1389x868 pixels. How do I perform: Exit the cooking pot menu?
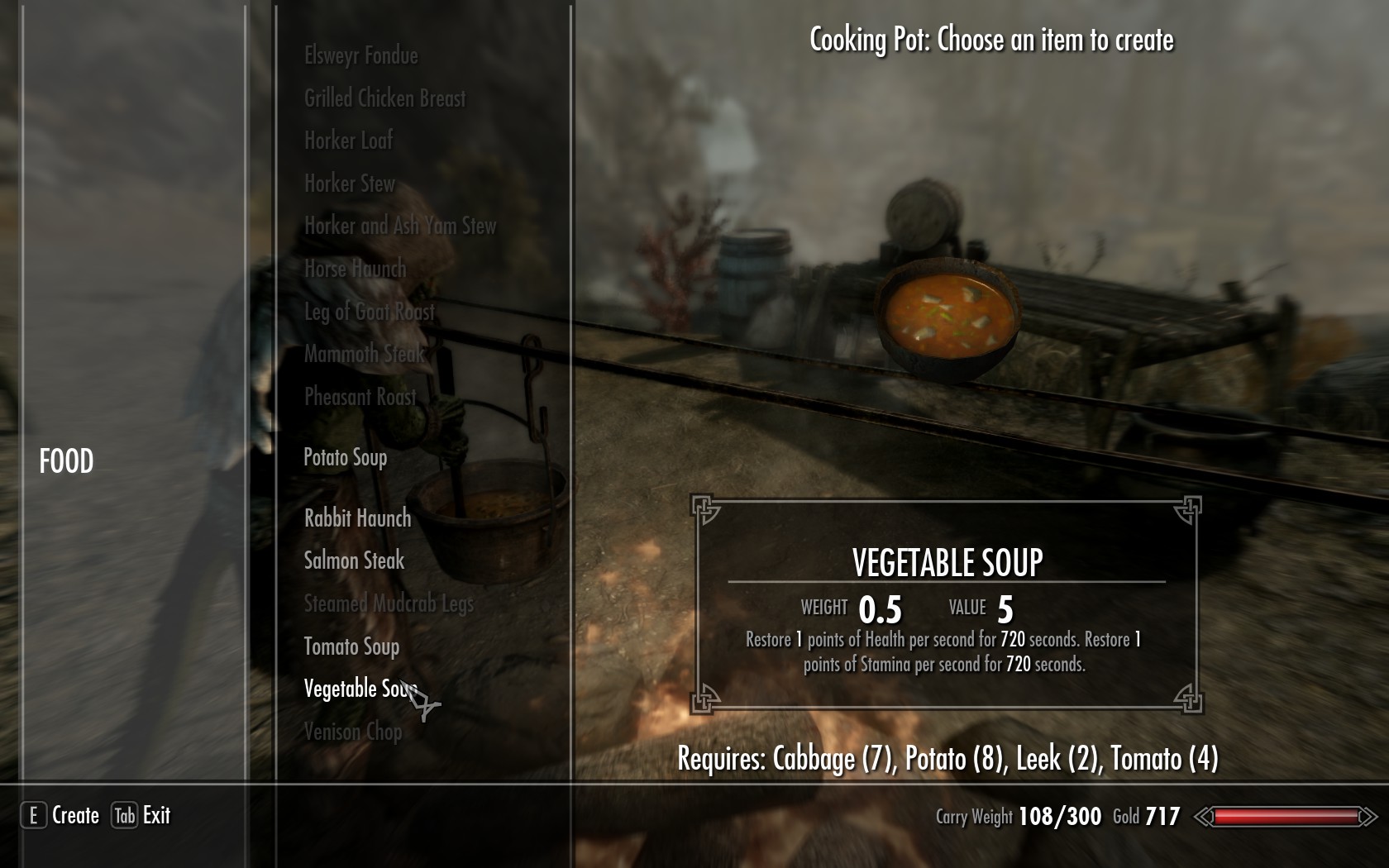point(141,816)
